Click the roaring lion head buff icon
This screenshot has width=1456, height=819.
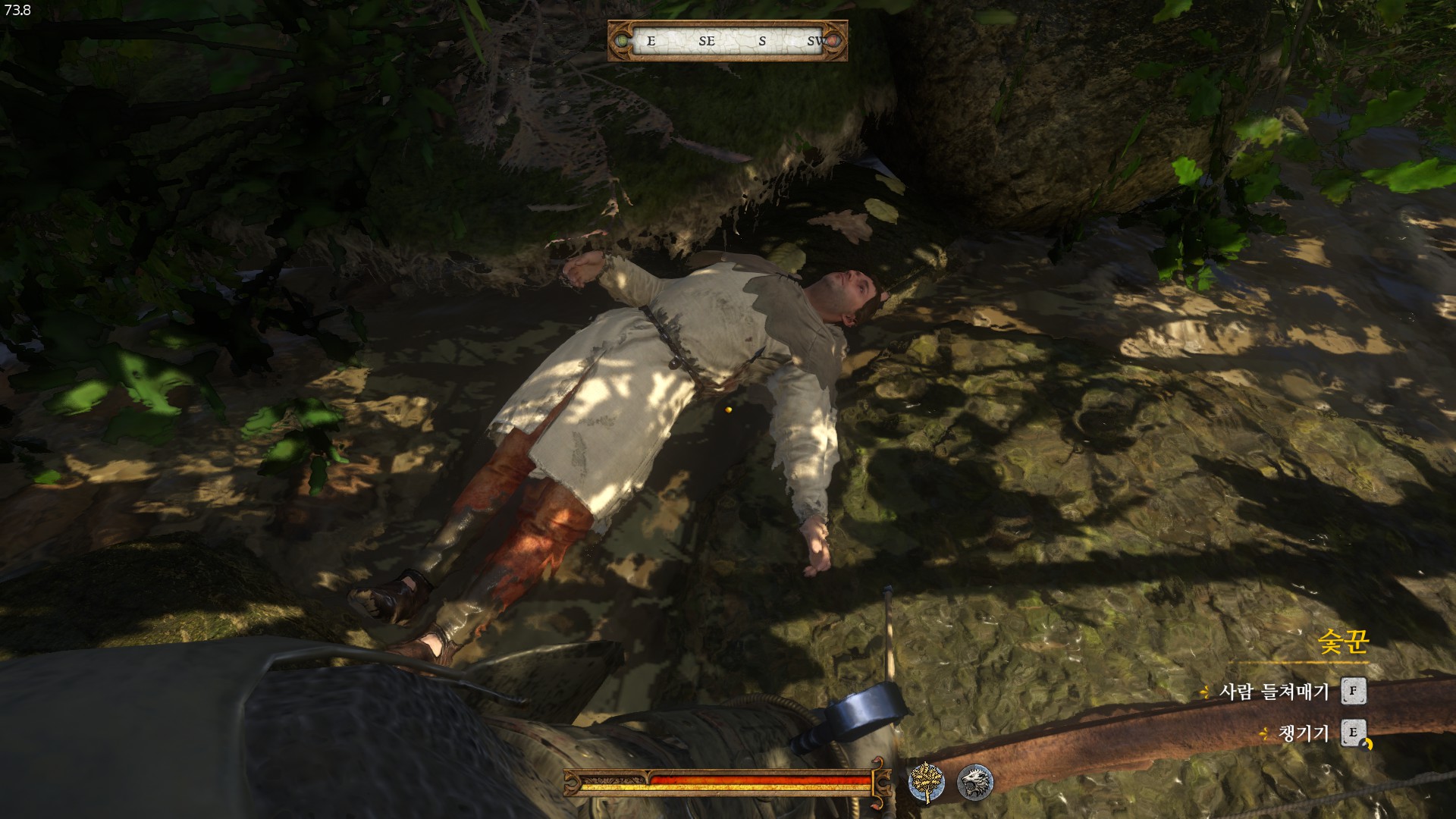click(x=974, y=783)
